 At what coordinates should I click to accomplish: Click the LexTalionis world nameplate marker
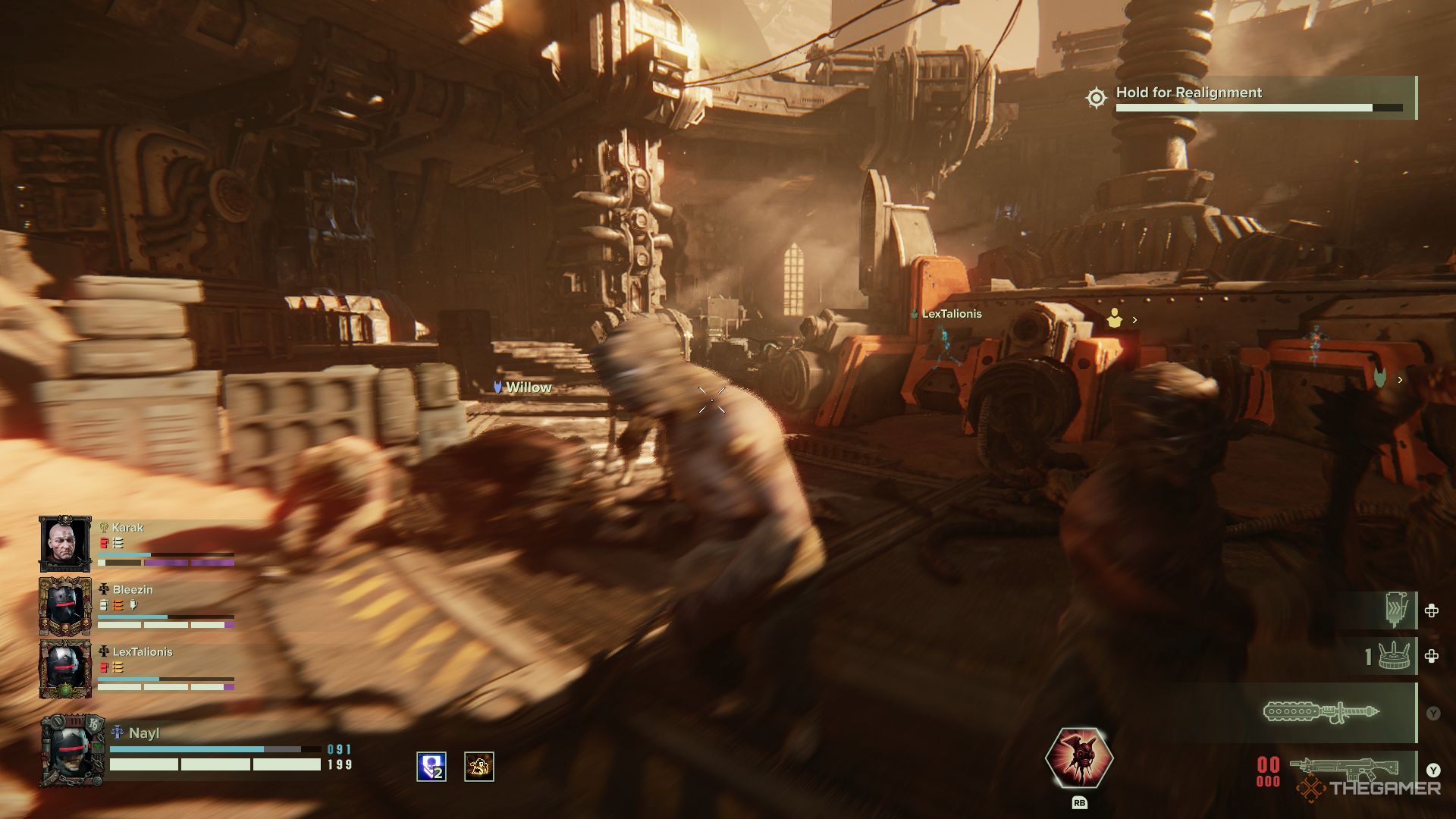[946, 314]
